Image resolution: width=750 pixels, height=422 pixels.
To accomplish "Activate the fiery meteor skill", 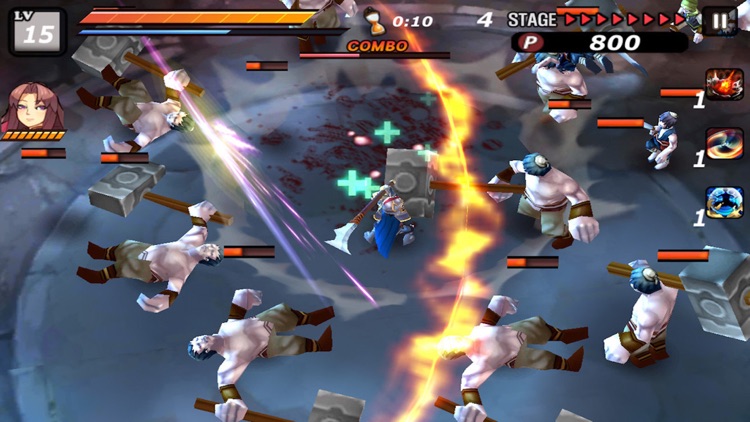I will (x=724, y=84).
